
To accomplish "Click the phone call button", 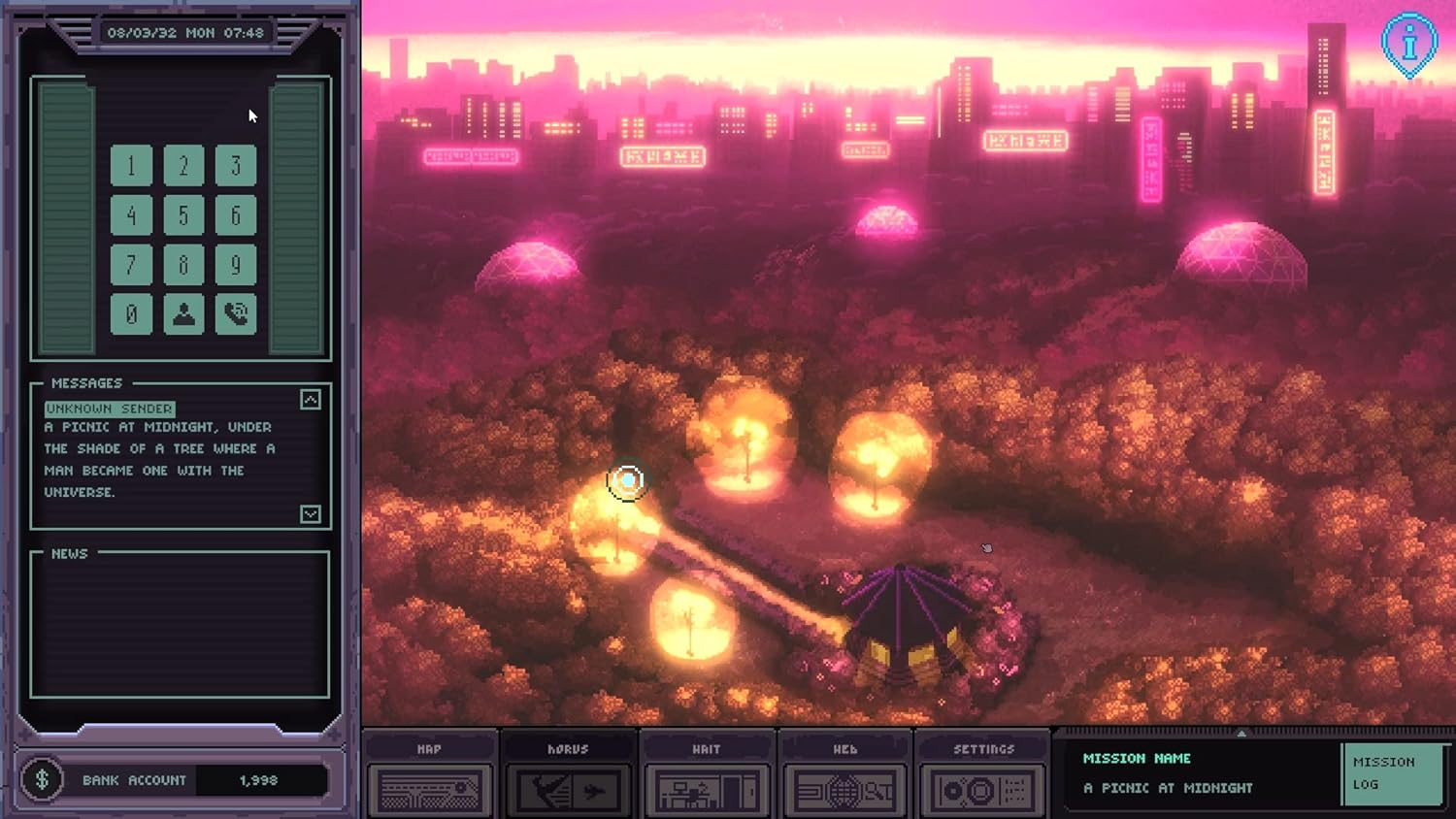I will pyautogui.click(x=235, y=314).
